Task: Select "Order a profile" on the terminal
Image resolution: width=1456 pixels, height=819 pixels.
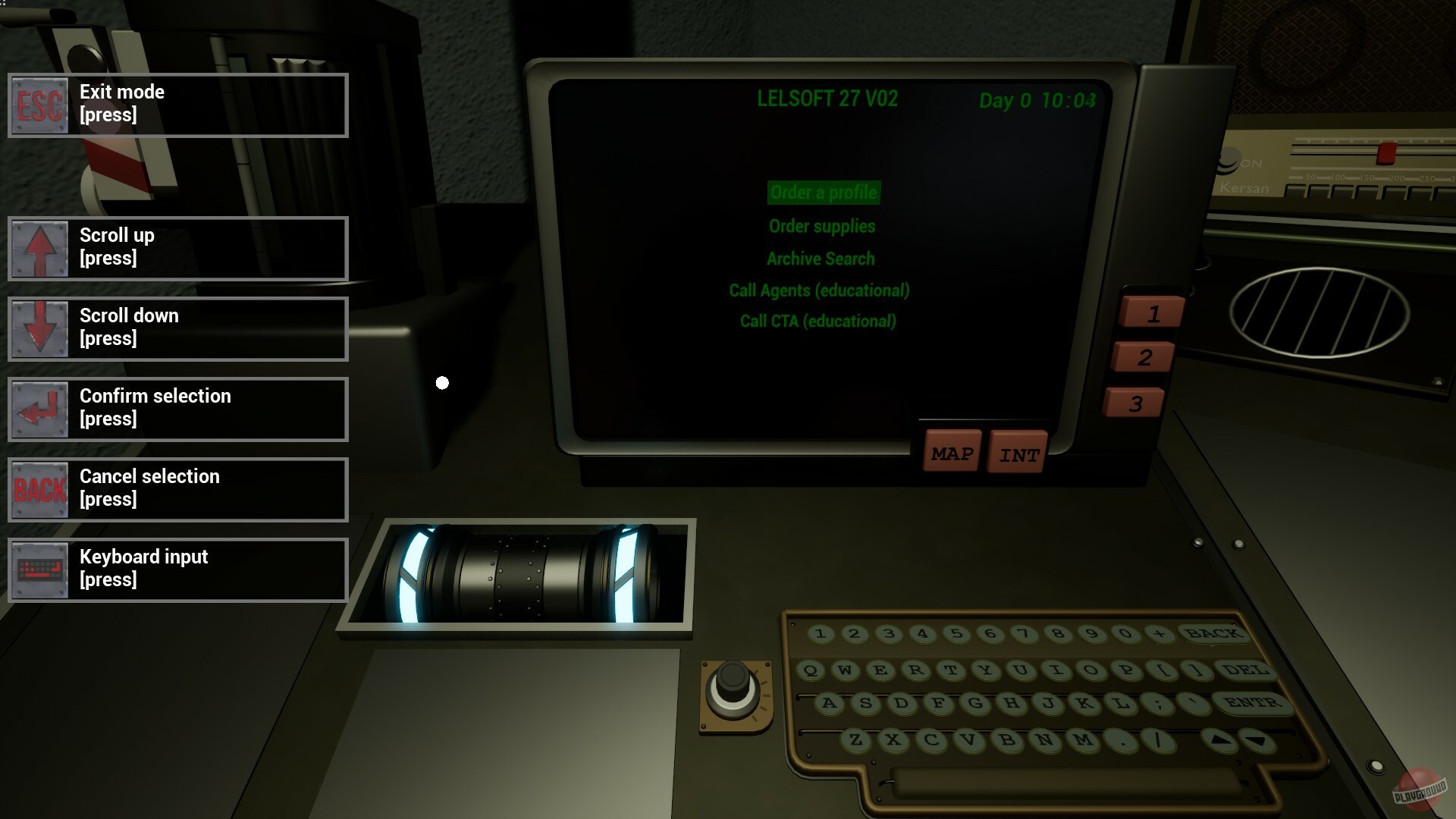Action: pos(823,193)
